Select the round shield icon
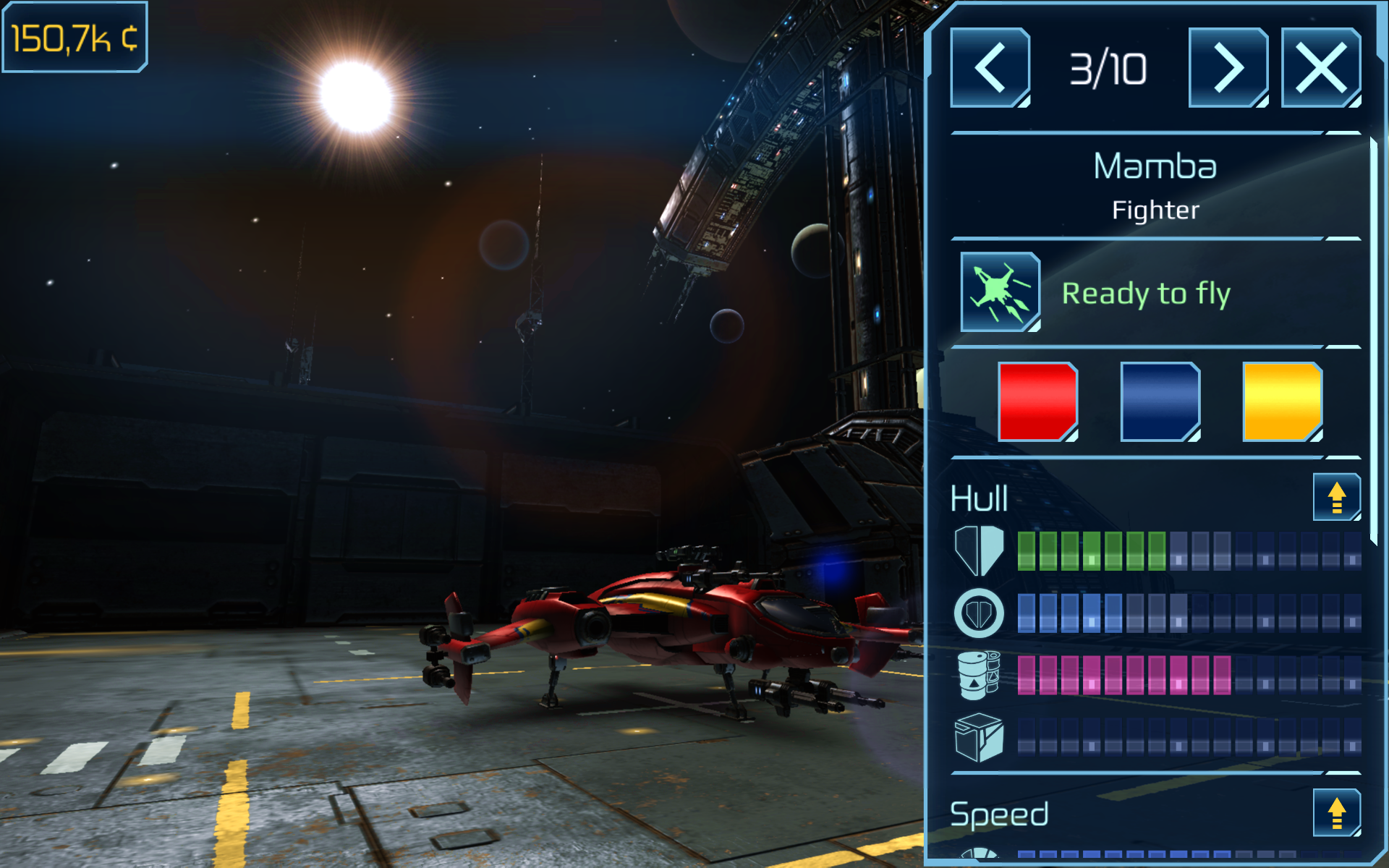 (x=978, y=613)
